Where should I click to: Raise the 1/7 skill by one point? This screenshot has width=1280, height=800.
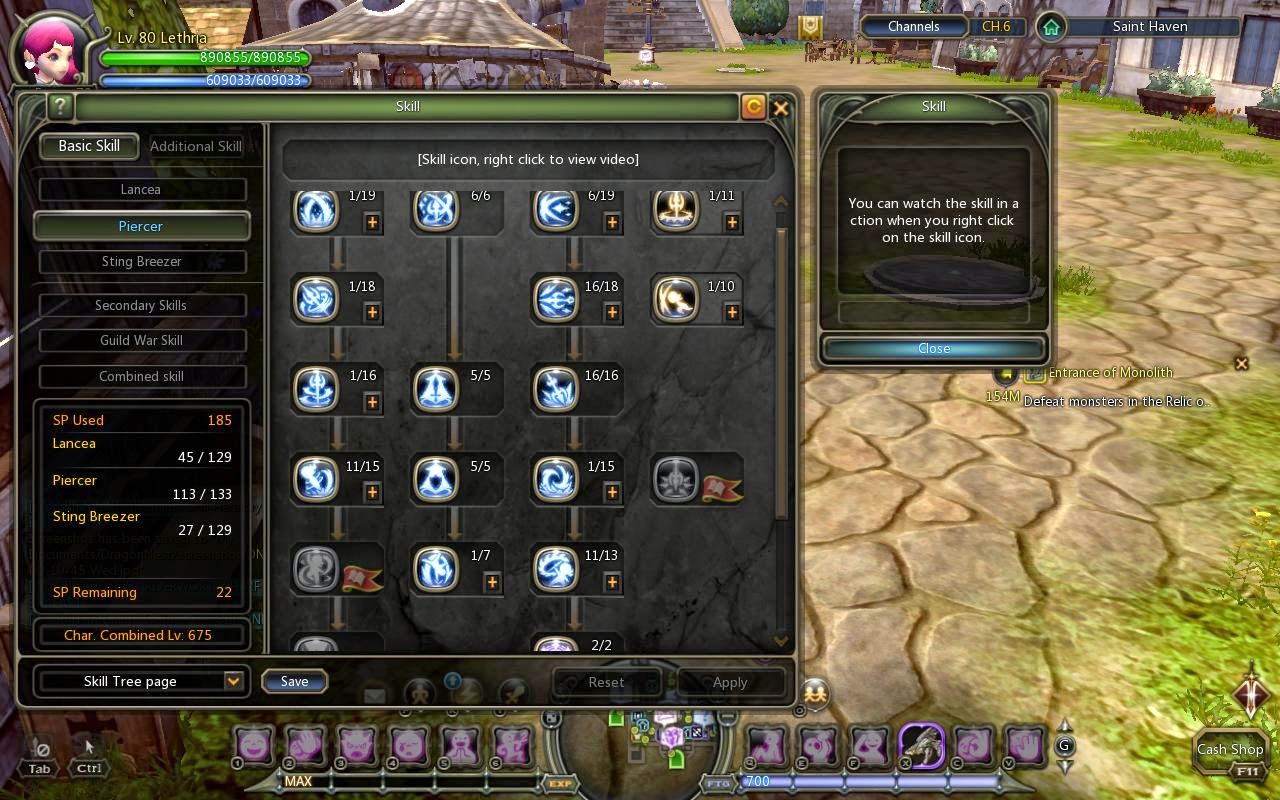click(x=492, y=582)
